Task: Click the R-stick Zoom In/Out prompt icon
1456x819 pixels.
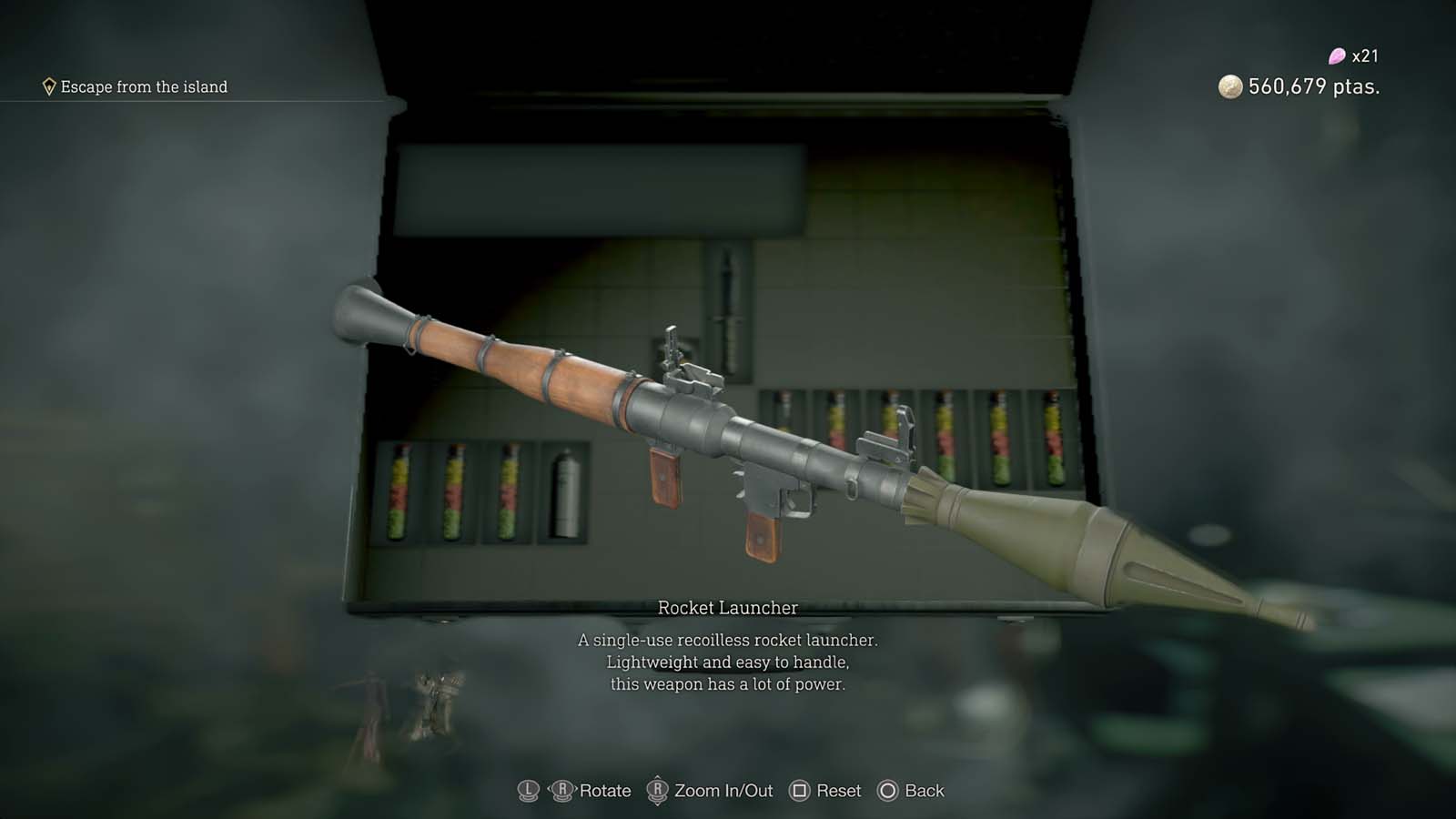Action: tap(657, 791)
